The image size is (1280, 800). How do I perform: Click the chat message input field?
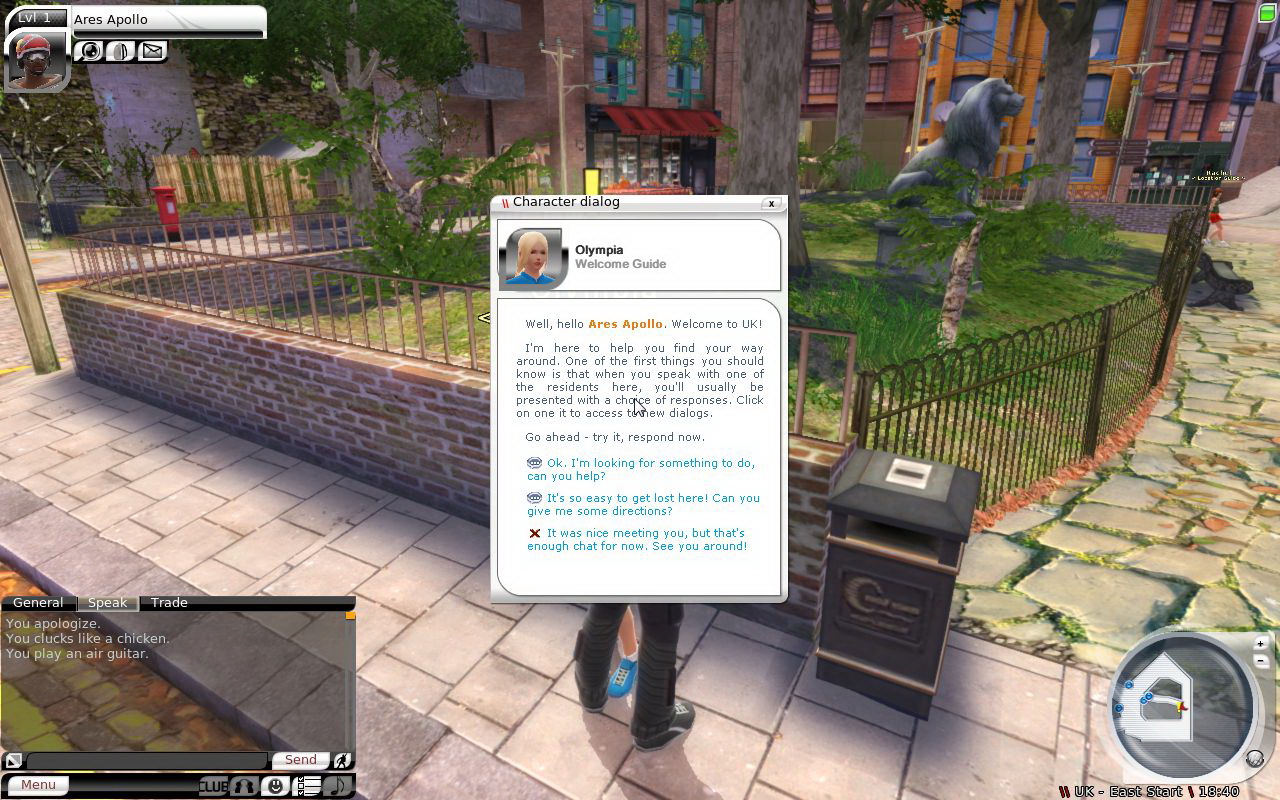tap(146, 761)
